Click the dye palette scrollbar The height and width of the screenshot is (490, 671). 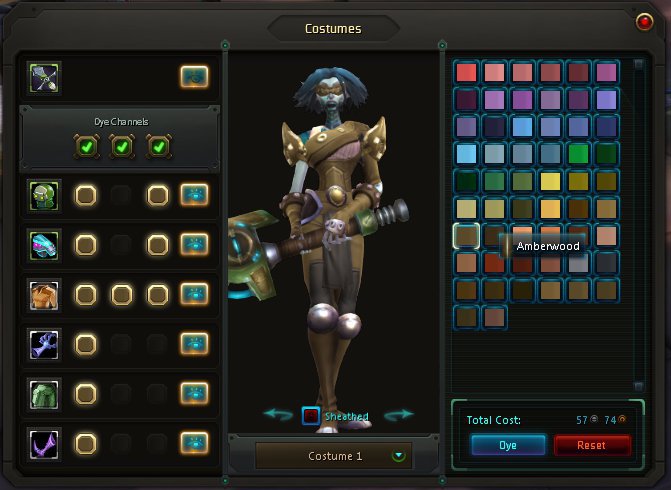click(638, 220)
